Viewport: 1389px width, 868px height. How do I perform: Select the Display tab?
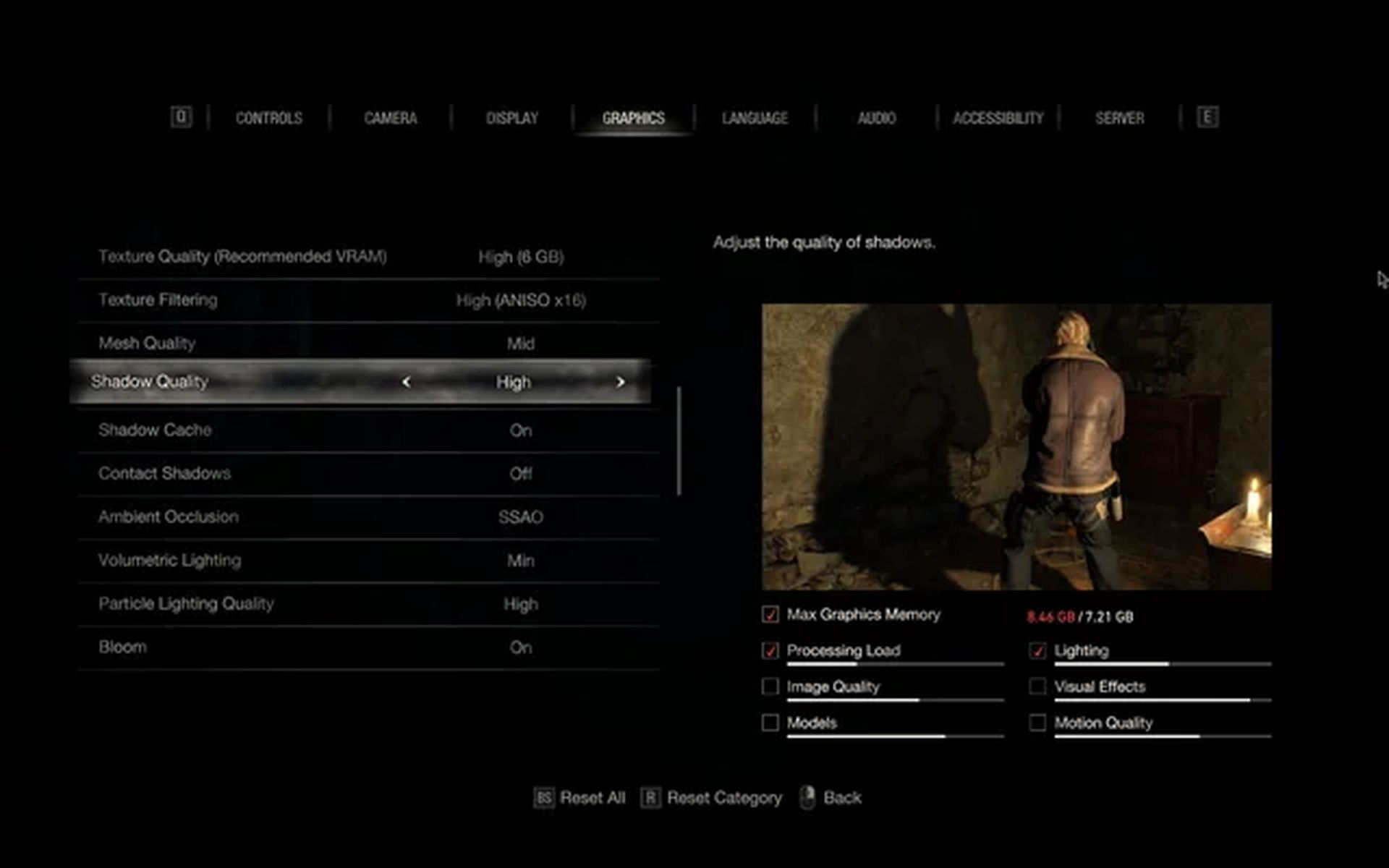511,118
